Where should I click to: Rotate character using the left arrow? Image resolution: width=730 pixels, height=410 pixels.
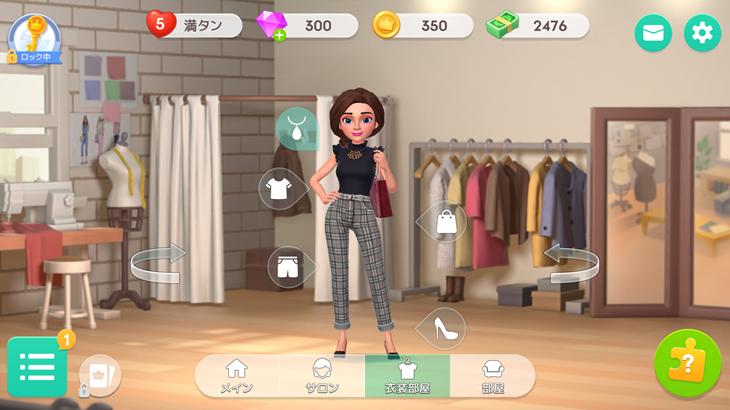pos(158,263)
